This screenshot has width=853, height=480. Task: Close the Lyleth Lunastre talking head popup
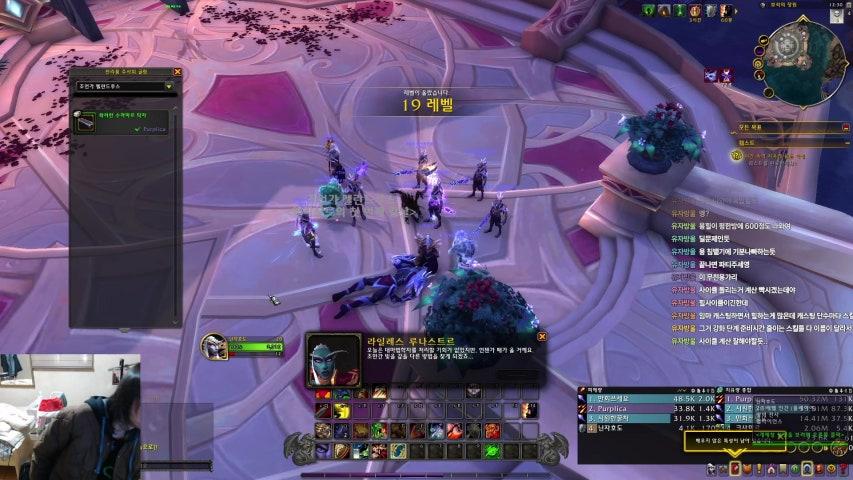541,338
